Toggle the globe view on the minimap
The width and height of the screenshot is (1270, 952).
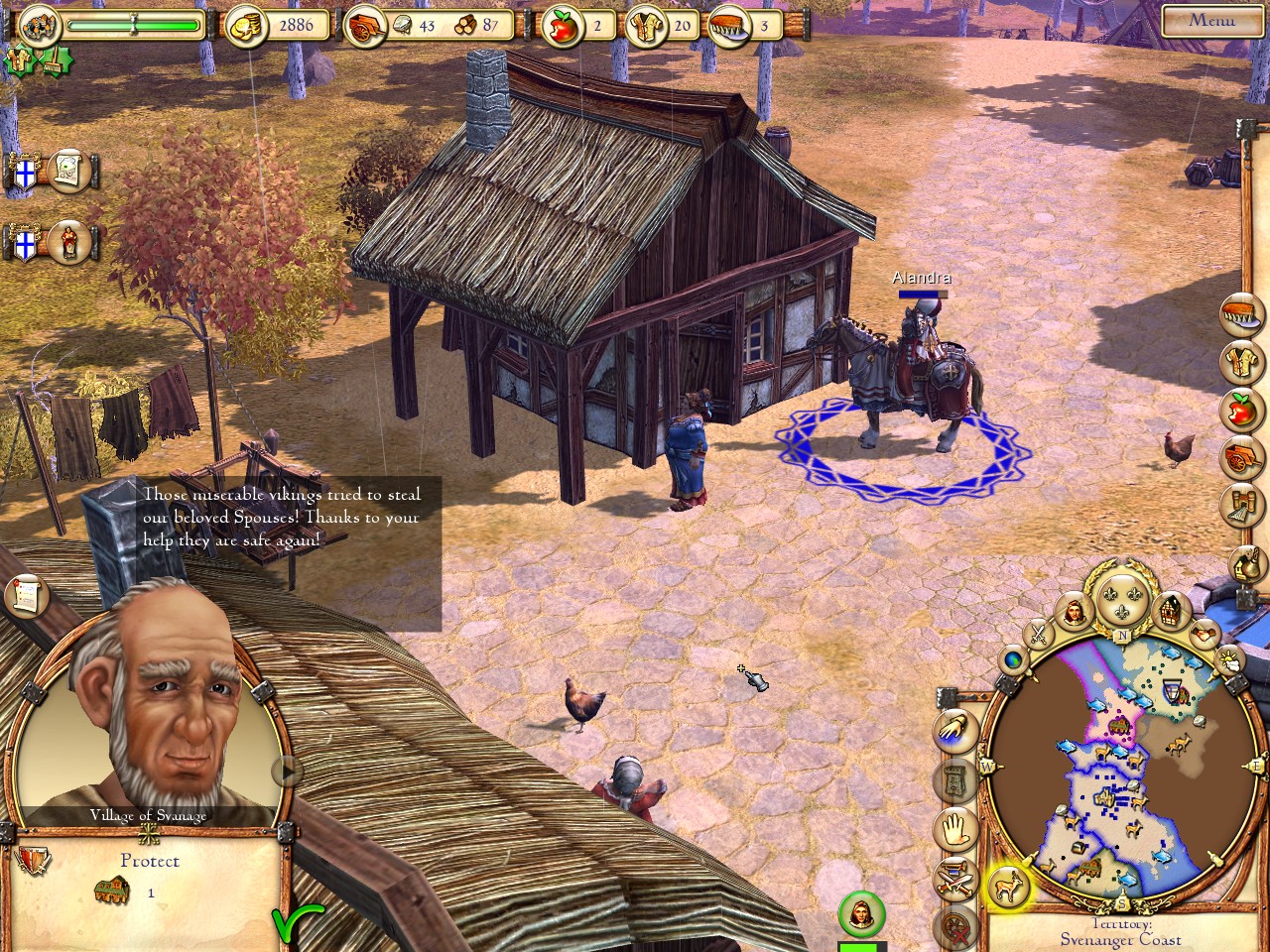pyautogui.click(x=1013, y=659)
